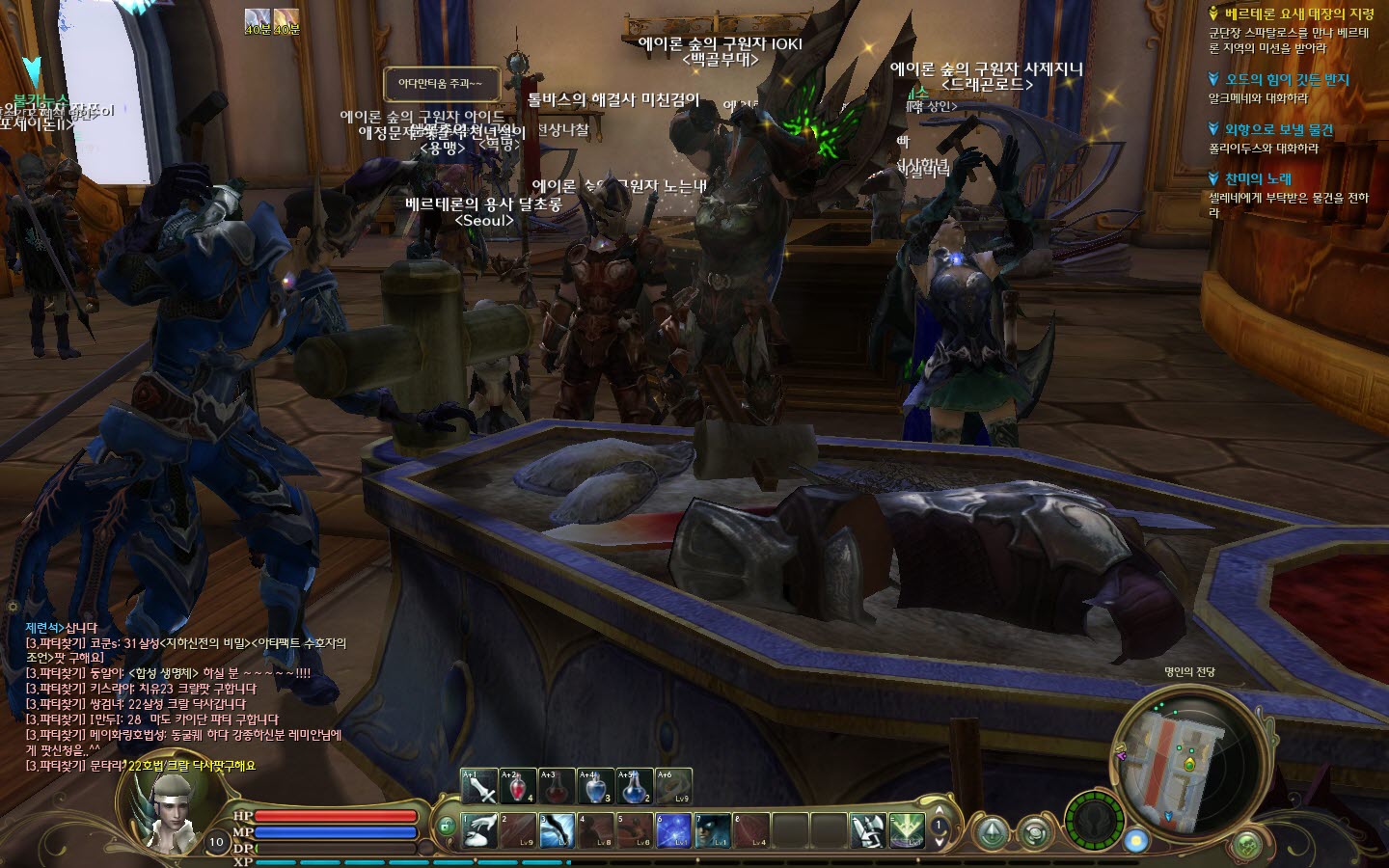Activate the green light burst skill icon
The height and width of the screenshot is (868, 1389).
coord(906,830)
